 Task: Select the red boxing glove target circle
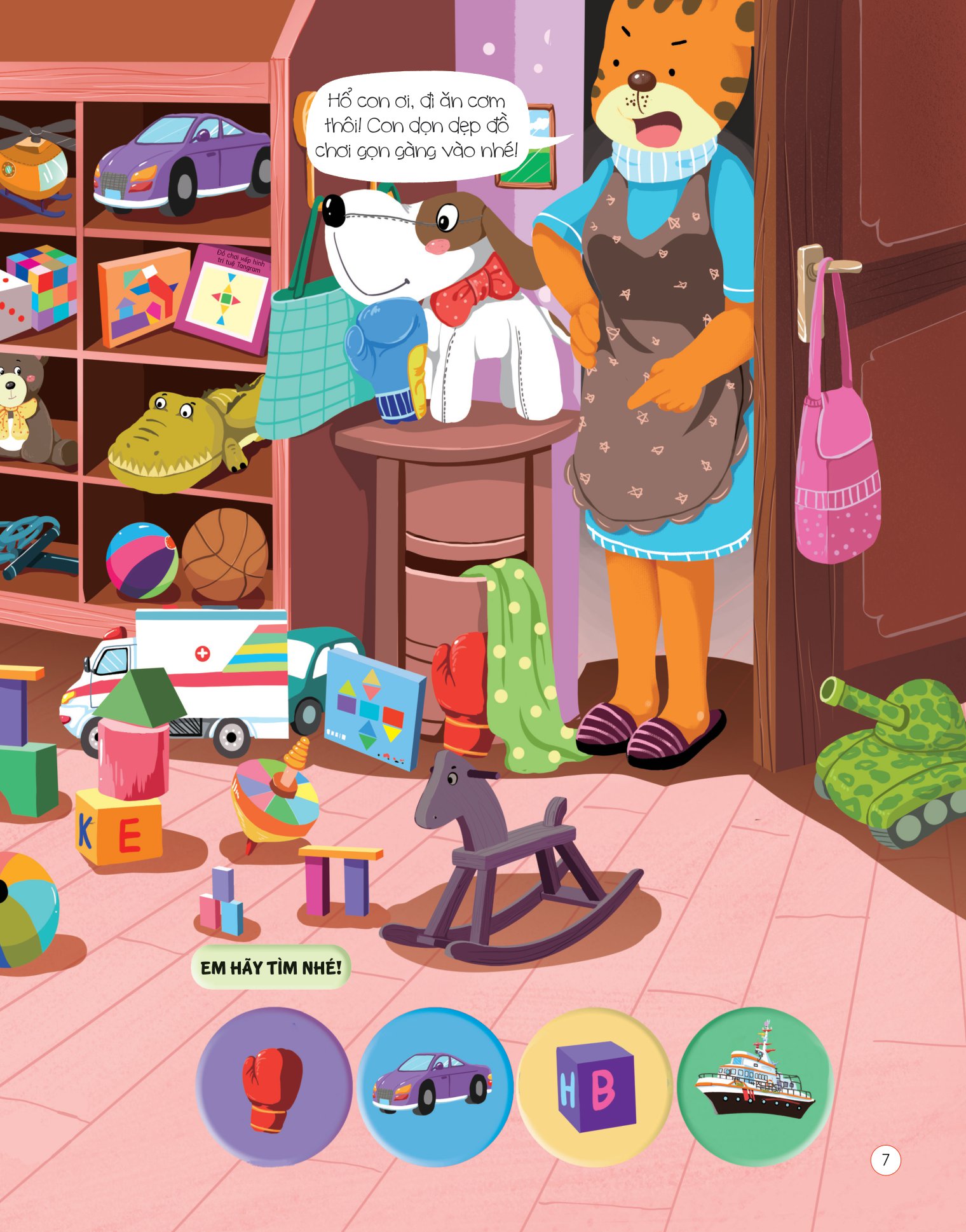tap(273, 1086)
